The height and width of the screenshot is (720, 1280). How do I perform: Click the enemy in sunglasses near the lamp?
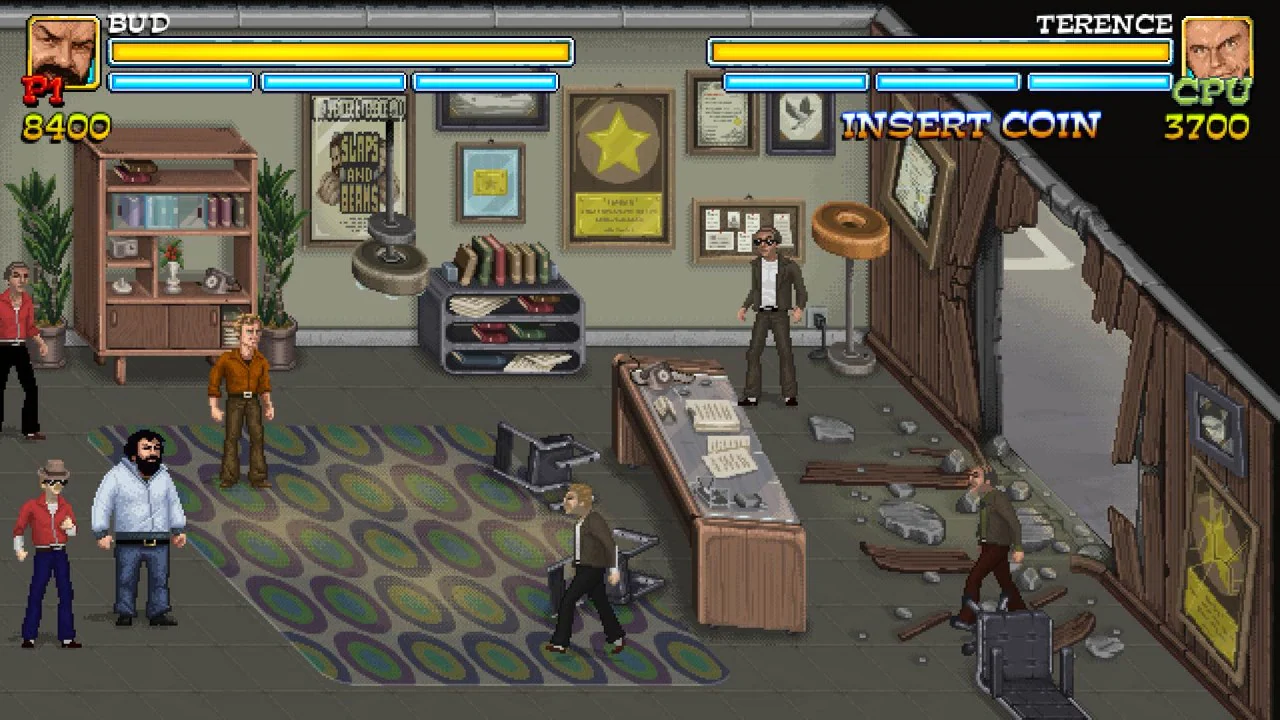tap(770, 300)
